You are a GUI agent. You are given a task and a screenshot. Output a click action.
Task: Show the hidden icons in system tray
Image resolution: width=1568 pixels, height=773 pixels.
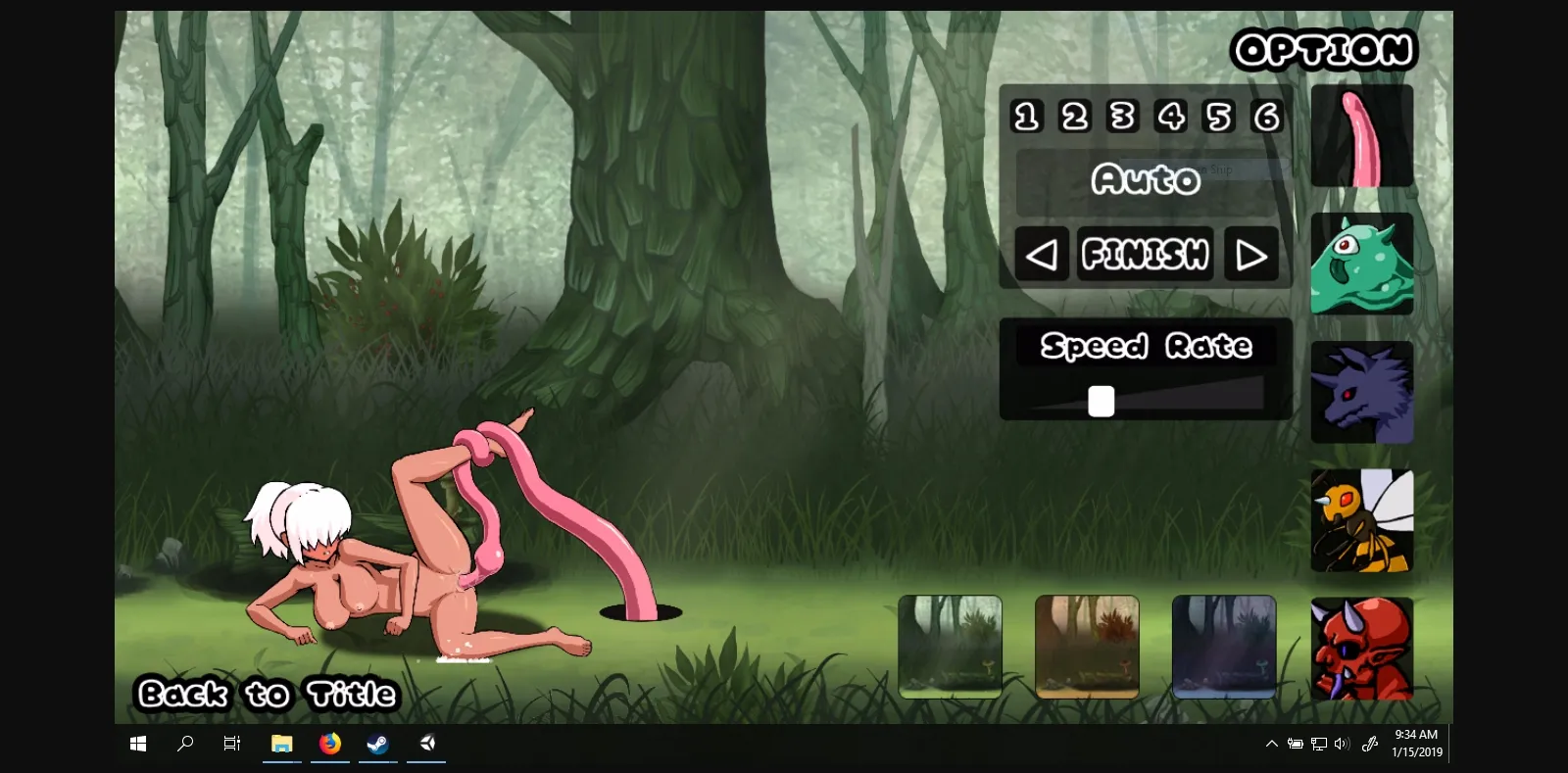[x=1270, y=743]
